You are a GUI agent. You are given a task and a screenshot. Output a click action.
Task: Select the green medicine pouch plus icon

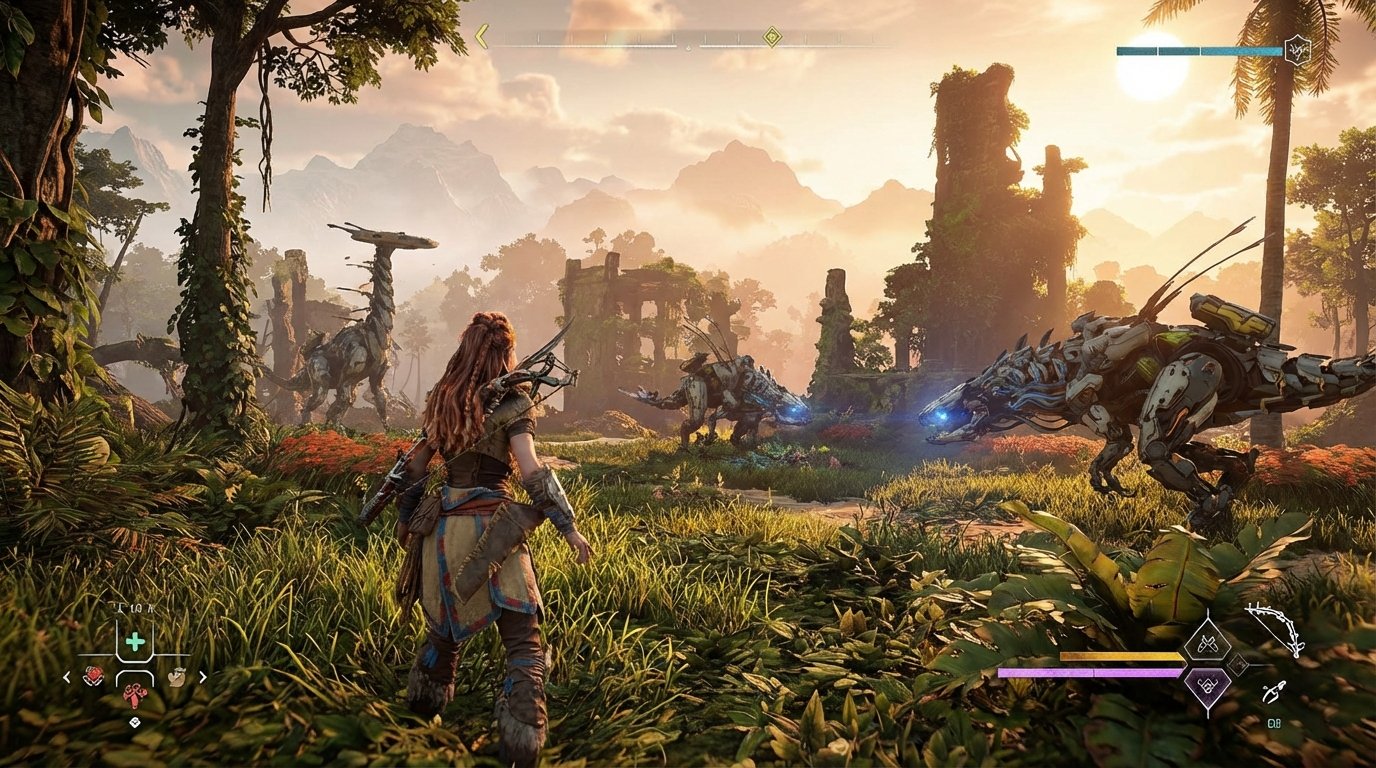(x=133, y=640)
